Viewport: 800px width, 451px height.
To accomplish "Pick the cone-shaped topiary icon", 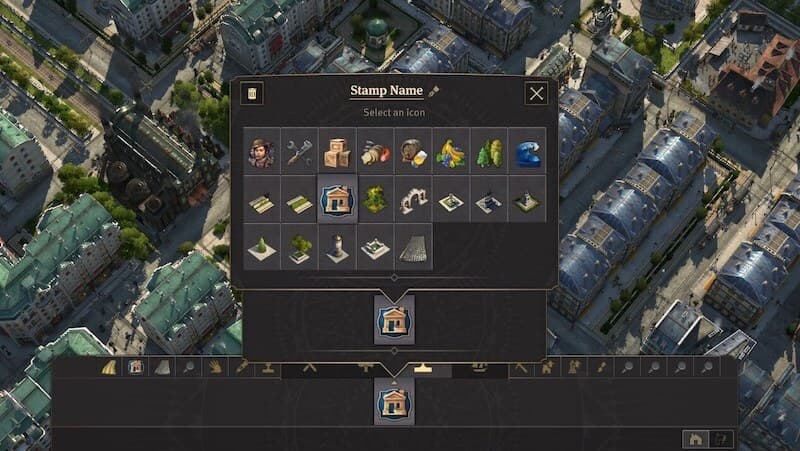I will pos(263,247).
